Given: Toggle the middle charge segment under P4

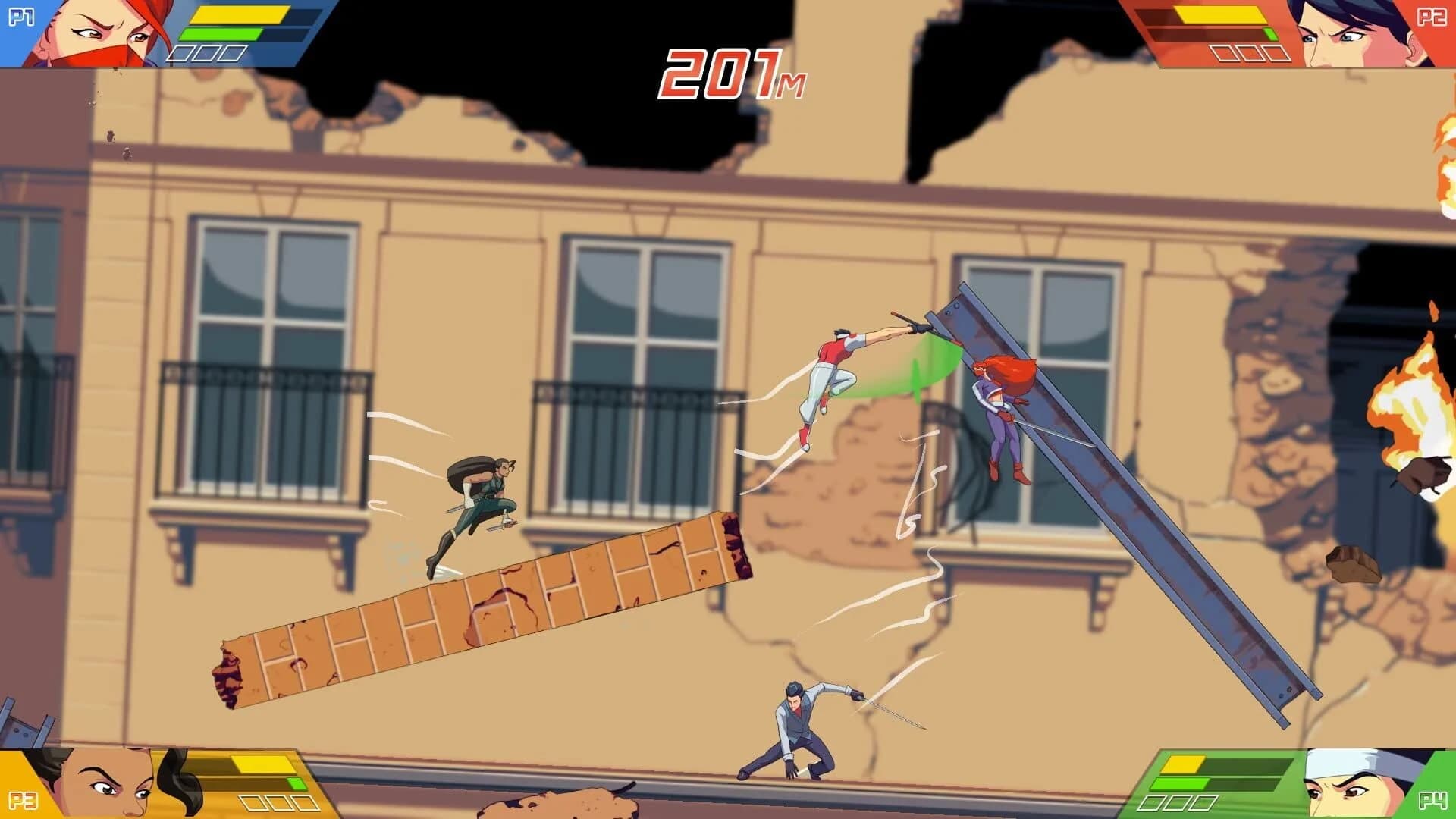Looking at the screenshot, I should [1178, 804].
